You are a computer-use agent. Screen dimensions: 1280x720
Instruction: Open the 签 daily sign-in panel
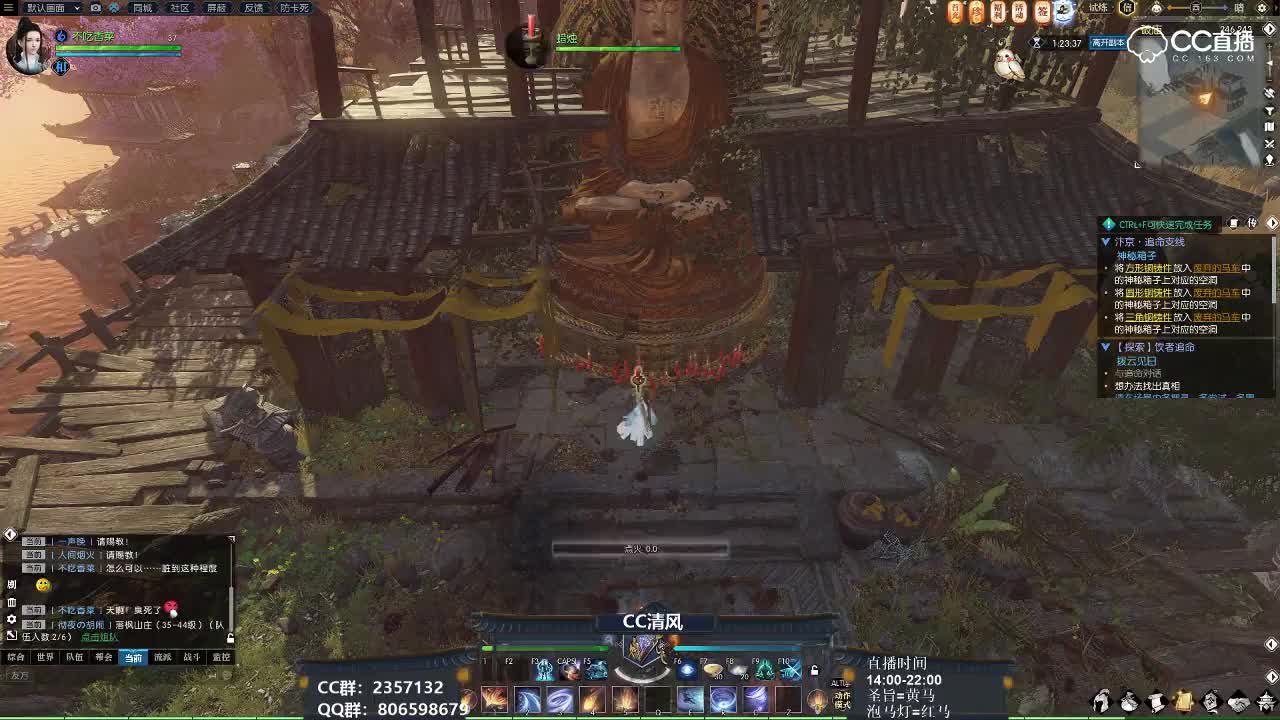point(1041,10)
